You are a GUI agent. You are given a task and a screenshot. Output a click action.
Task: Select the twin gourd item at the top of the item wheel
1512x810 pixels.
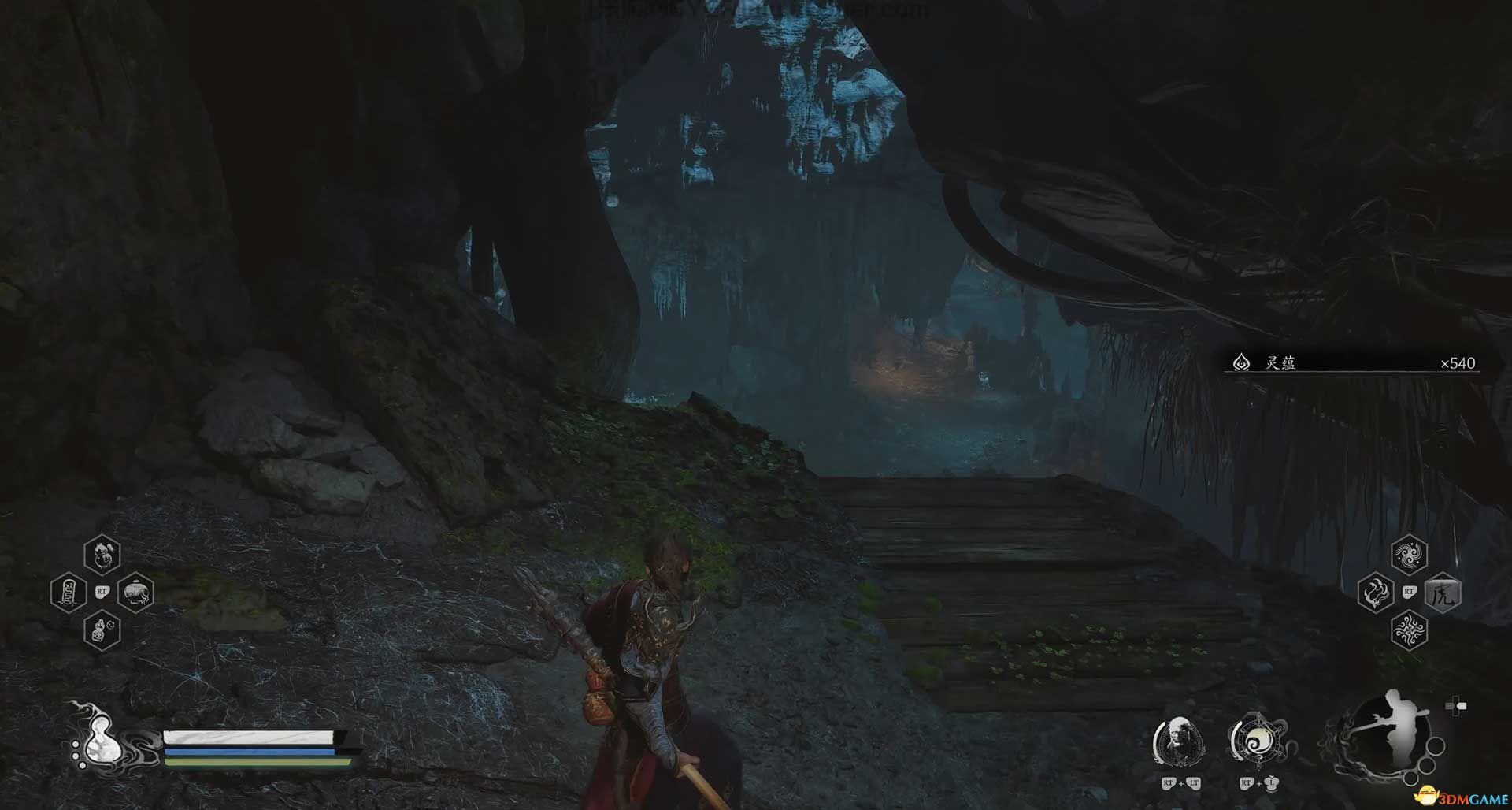click(x=102, y=554)
